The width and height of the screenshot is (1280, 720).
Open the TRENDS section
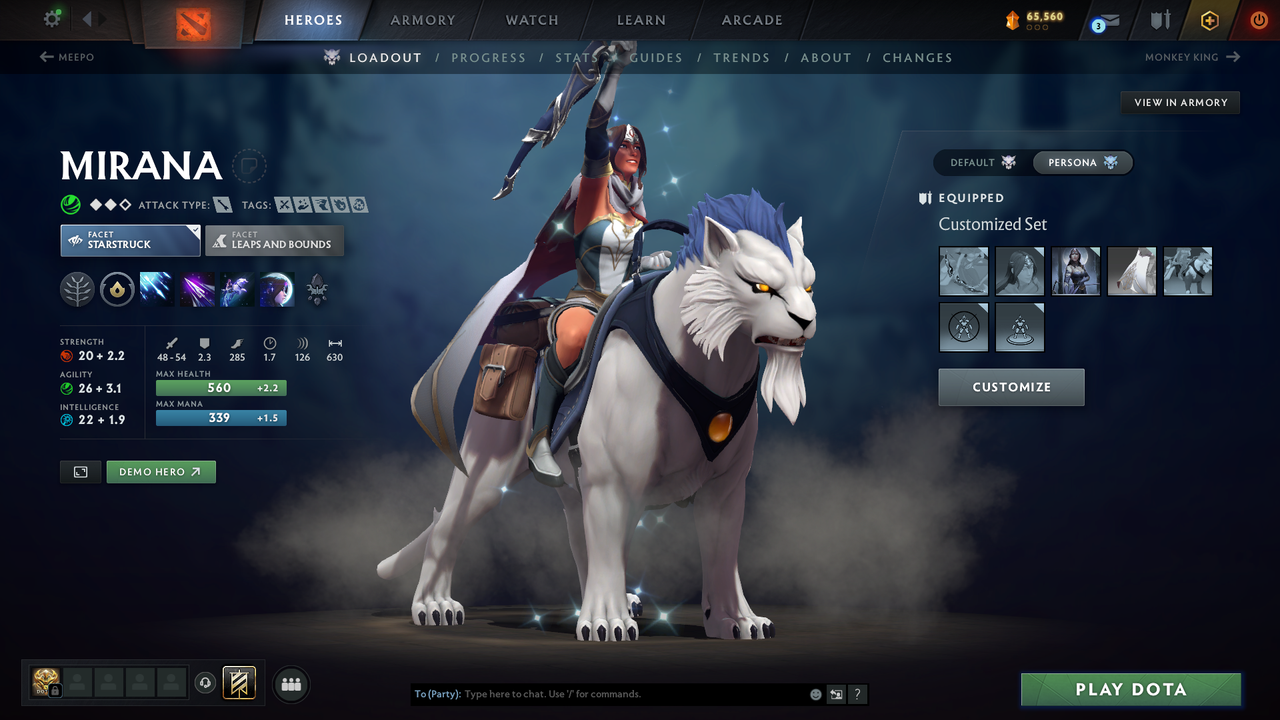[741, 57]
